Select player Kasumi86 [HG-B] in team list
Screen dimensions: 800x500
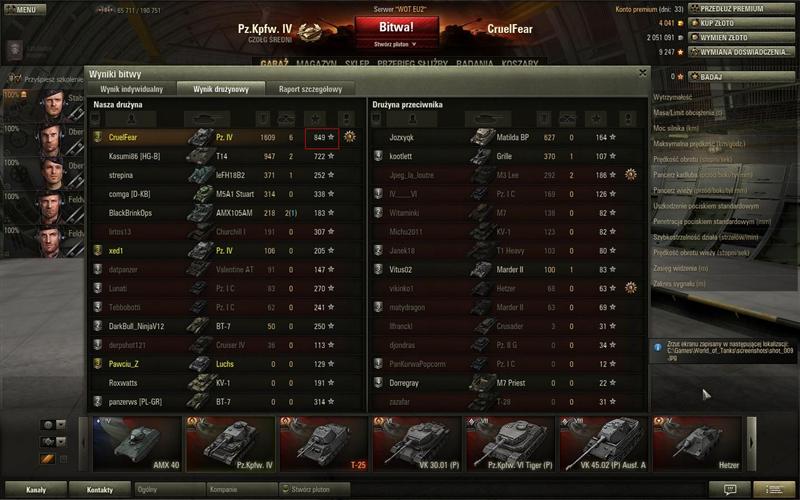[134, 156]
